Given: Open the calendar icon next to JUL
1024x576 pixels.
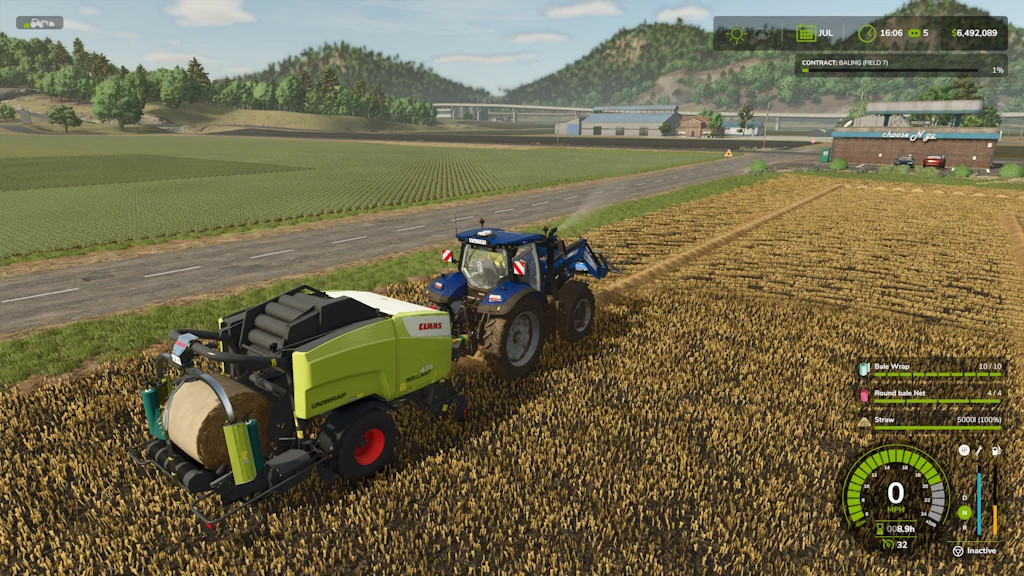Looking at the screenshot, I should (805, 33).
